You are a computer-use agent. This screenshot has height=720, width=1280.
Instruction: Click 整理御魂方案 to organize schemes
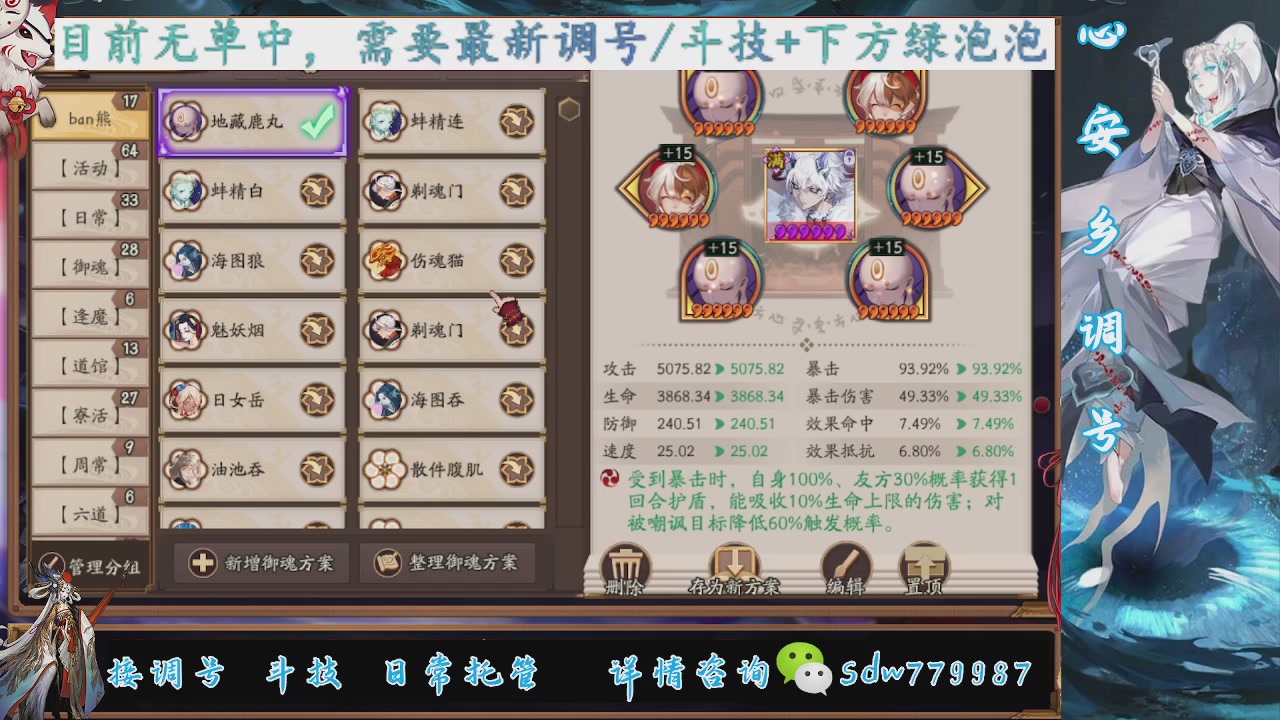447,563
